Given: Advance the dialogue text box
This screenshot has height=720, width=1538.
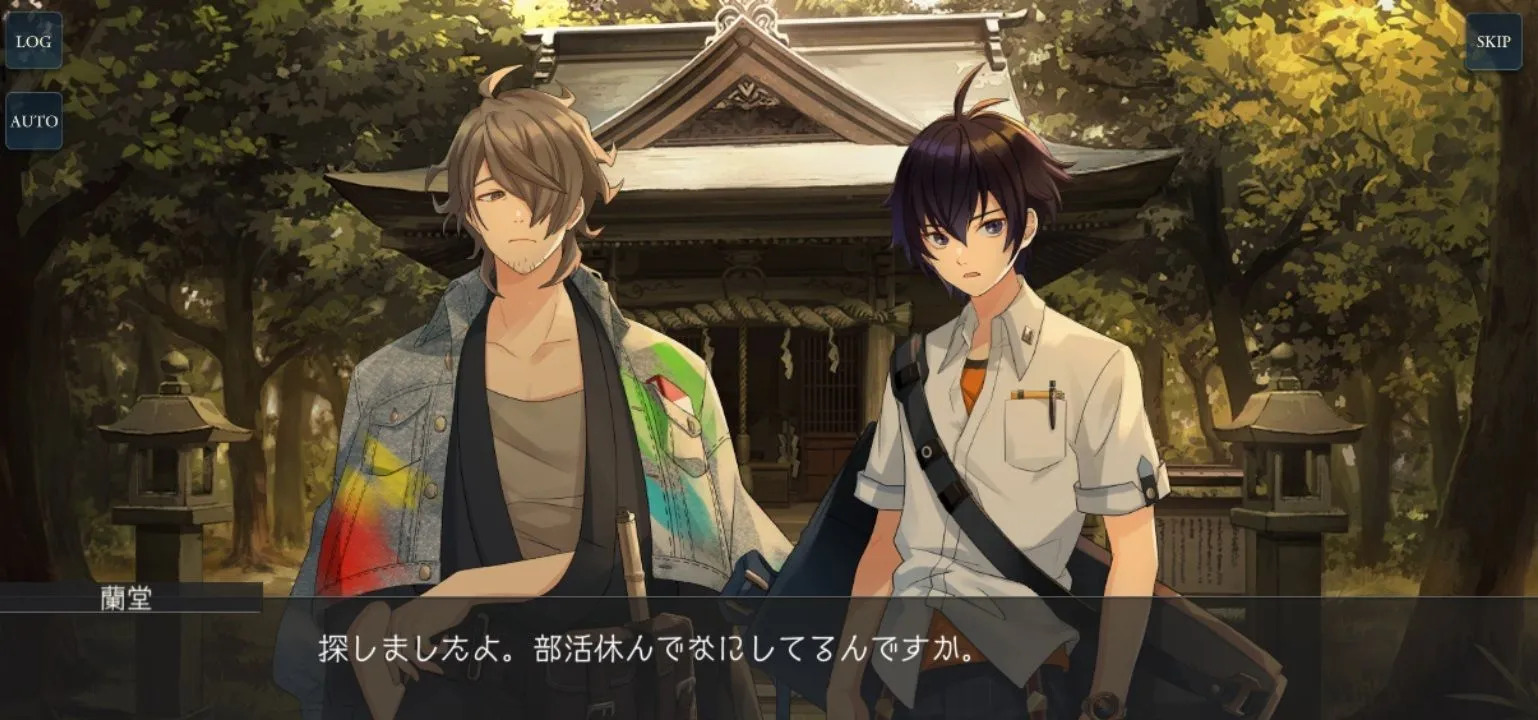Looking at the screenshot, I should (768, 656).
